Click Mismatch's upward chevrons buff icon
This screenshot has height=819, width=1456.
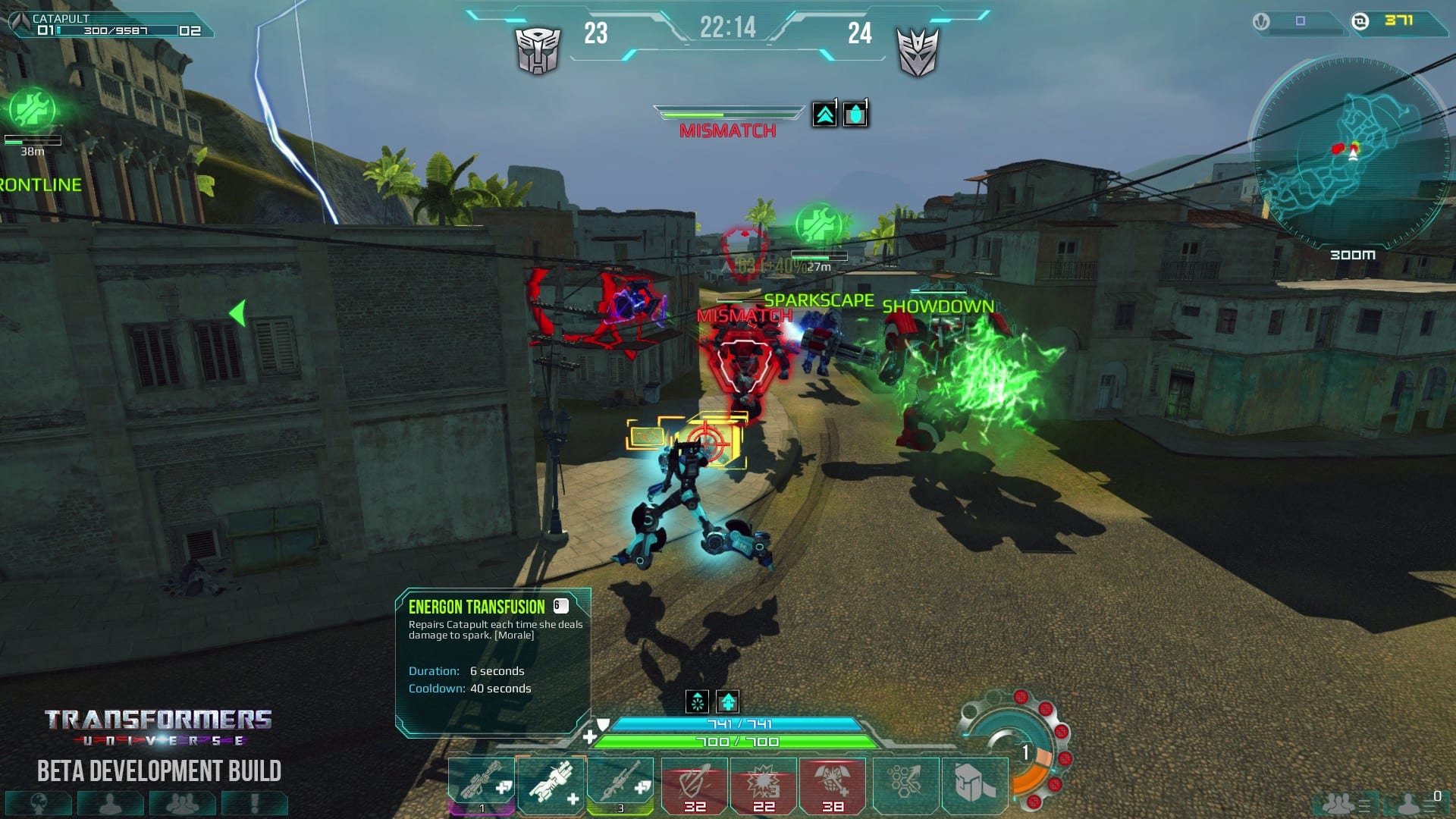[x=825, y=115]
